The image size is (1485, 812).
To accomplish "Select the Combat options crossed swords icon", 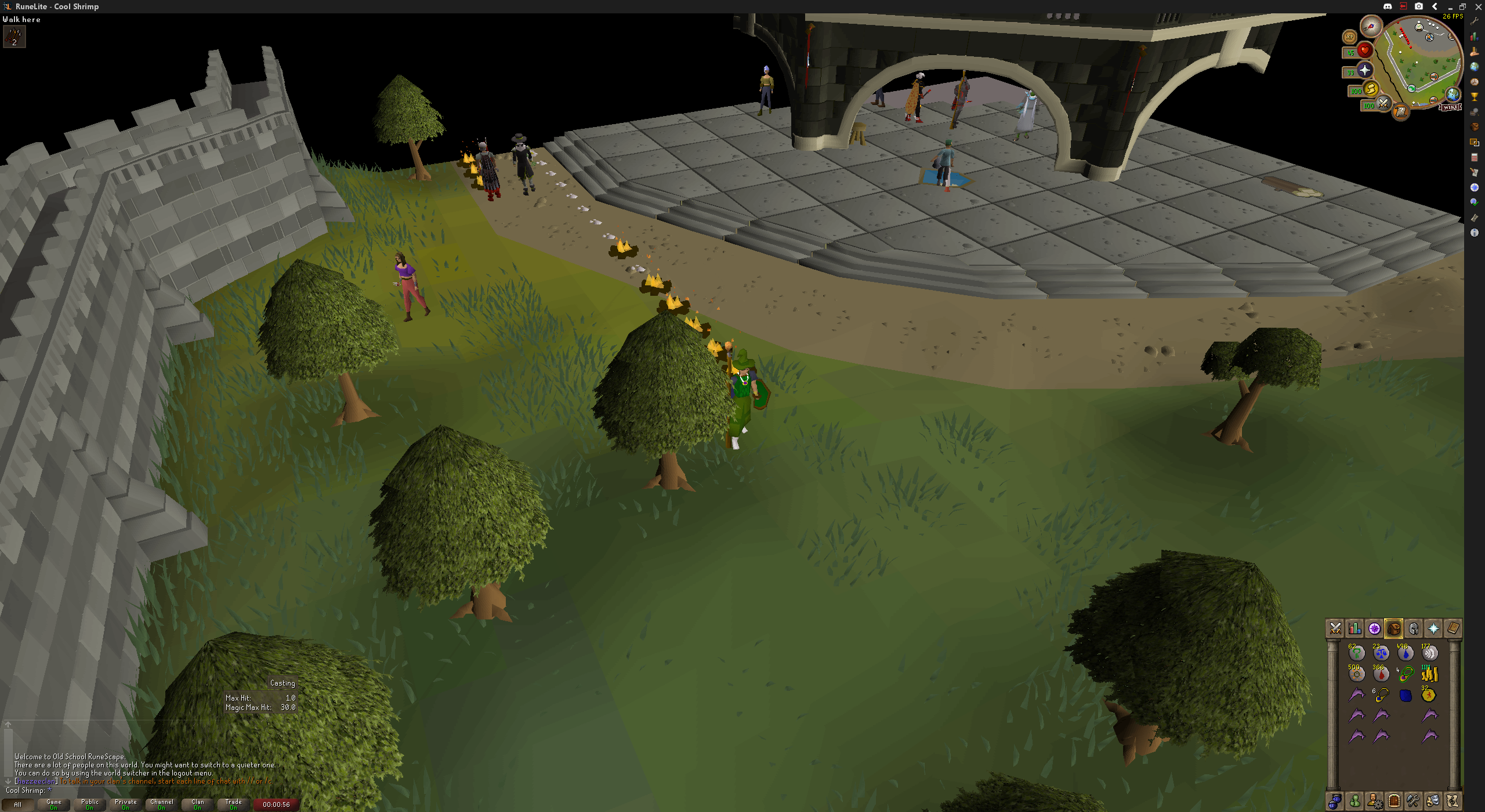I will point(1335,628).
